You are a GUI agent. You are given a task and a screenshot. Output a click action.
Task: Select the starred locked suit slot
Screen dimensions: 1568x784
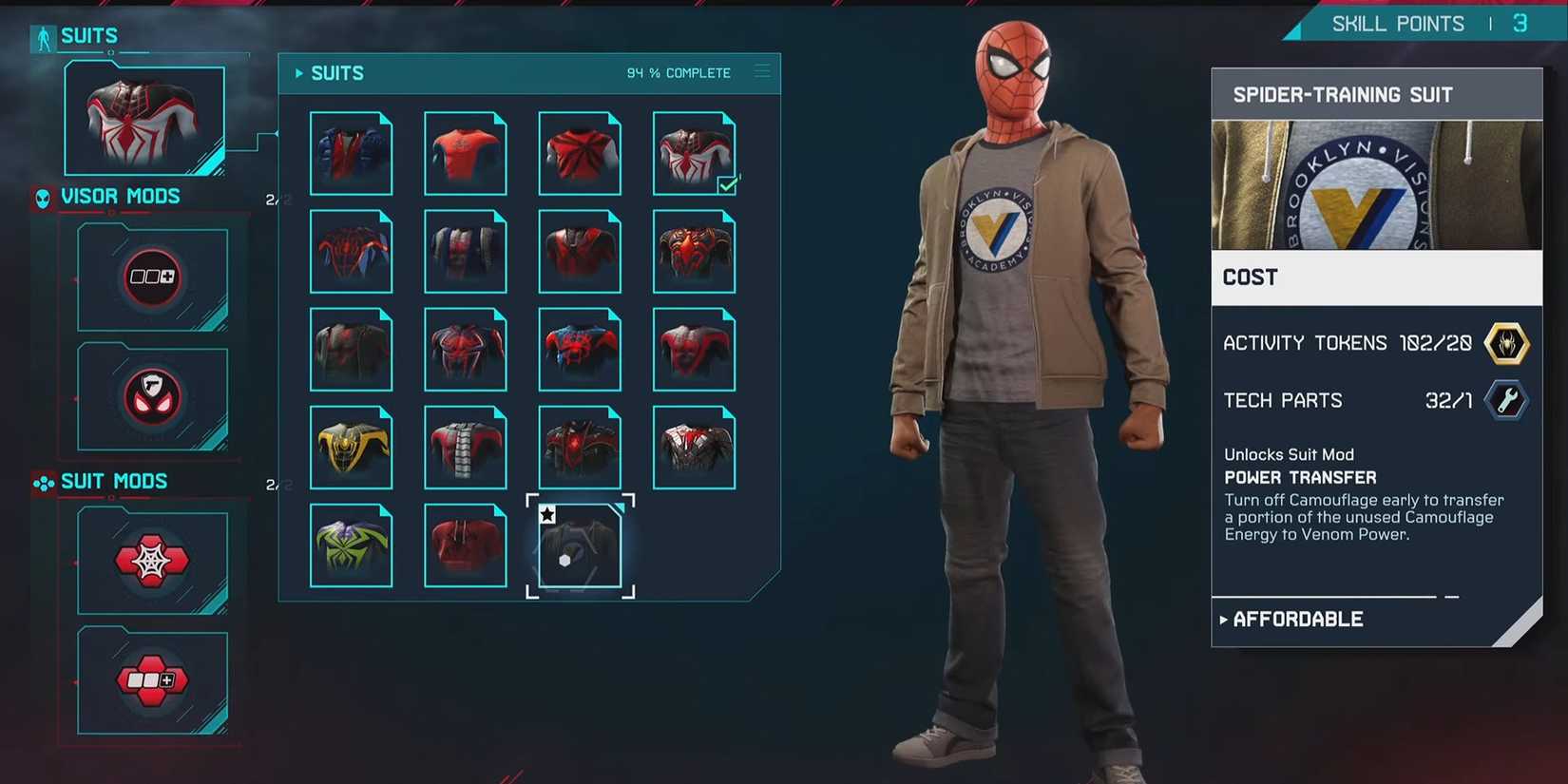pos(580,546)
